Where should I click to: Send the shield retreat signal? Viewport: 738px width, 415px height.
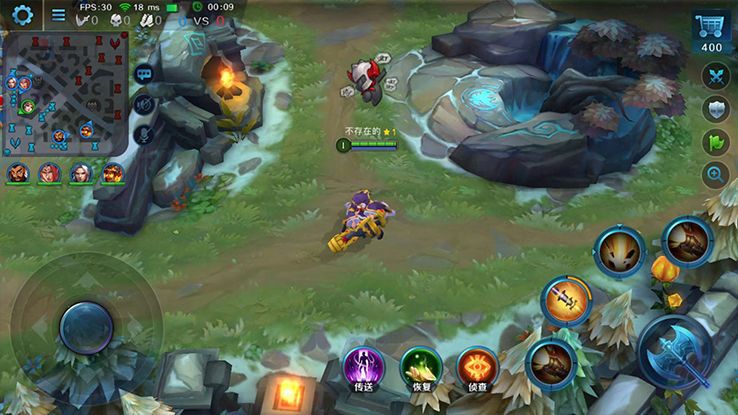(715, 109)
